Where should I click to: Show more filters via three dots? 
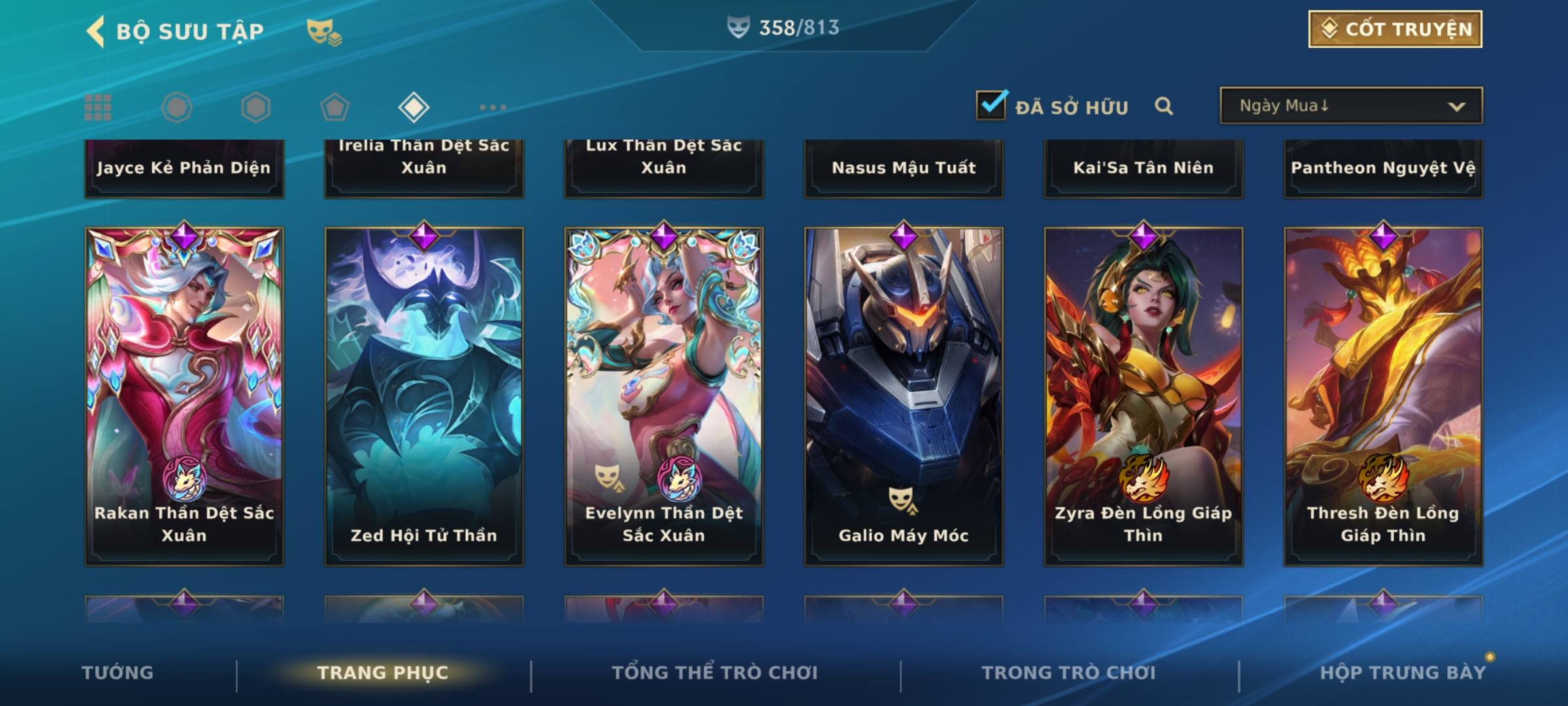point(493,107)
